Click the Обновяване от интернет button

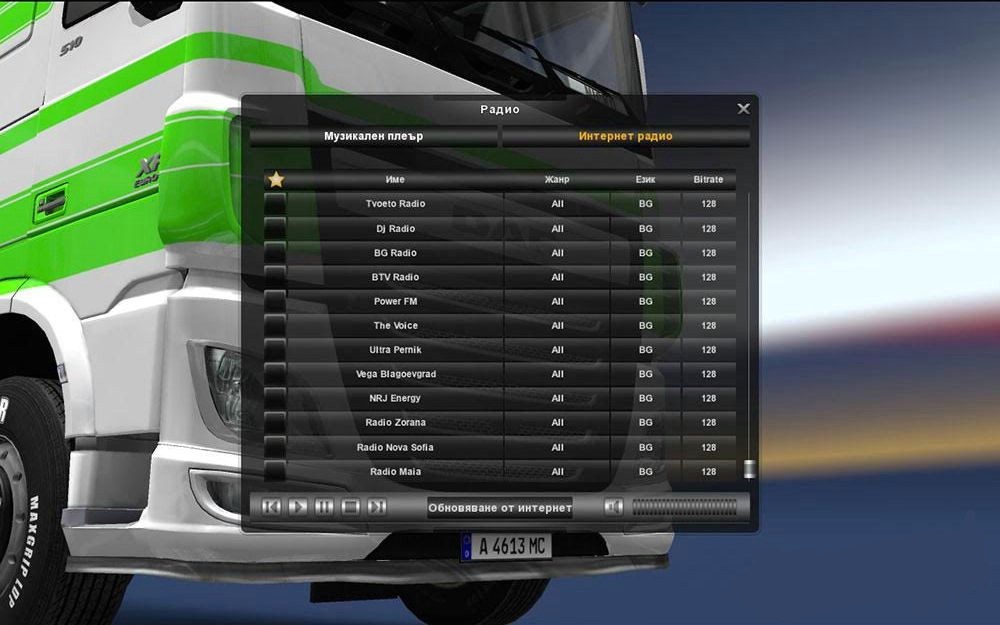[x=500, y=507]
